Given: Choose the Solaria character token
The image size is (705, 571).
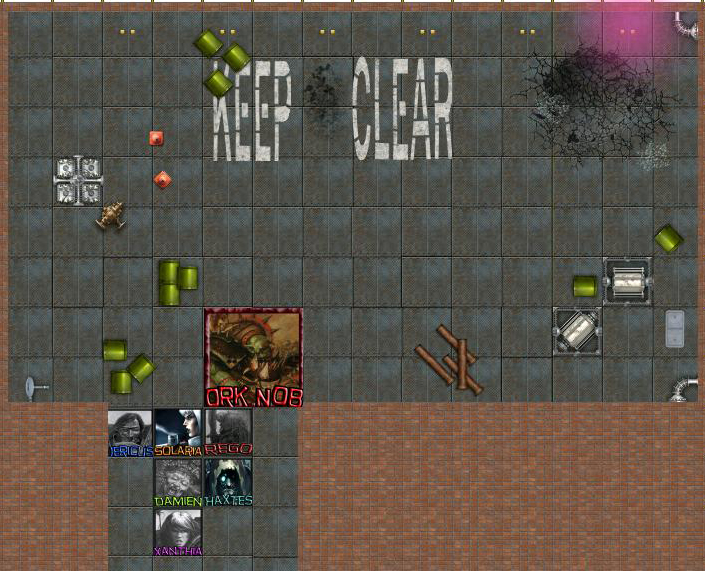Looking at the screenshot, I should point(178,432).
